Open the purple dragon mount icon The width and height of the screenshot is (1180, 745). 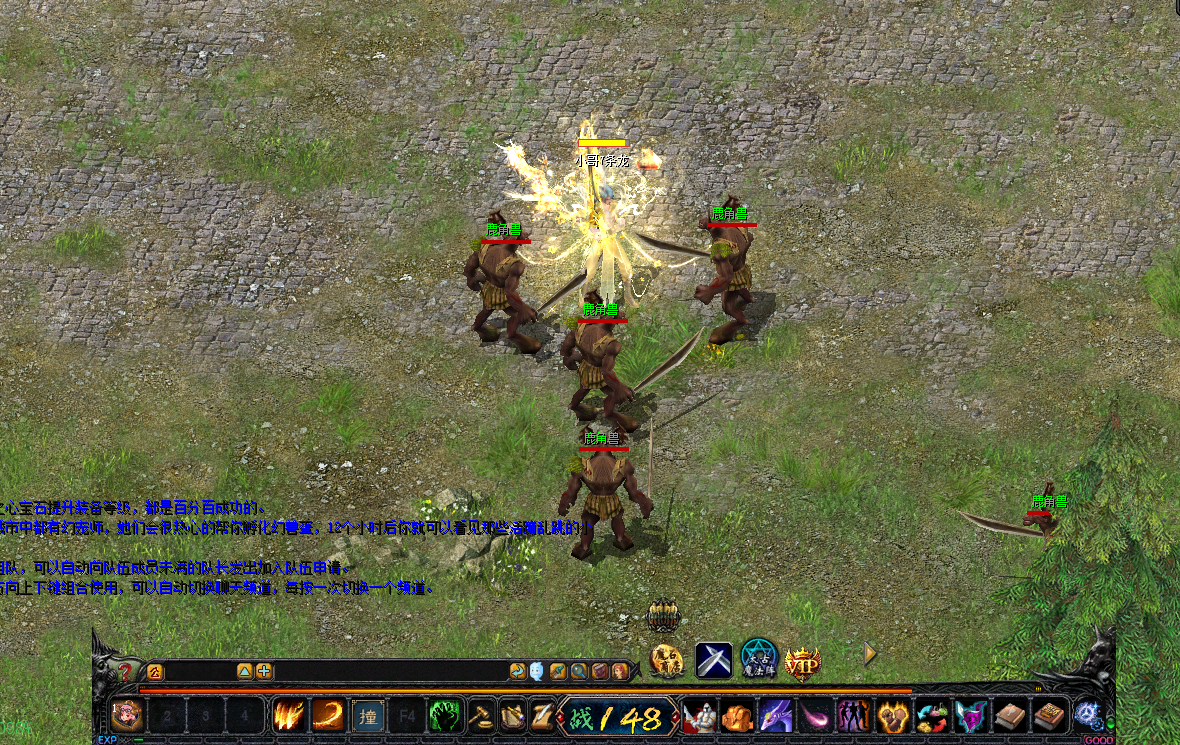click(777, 716)
